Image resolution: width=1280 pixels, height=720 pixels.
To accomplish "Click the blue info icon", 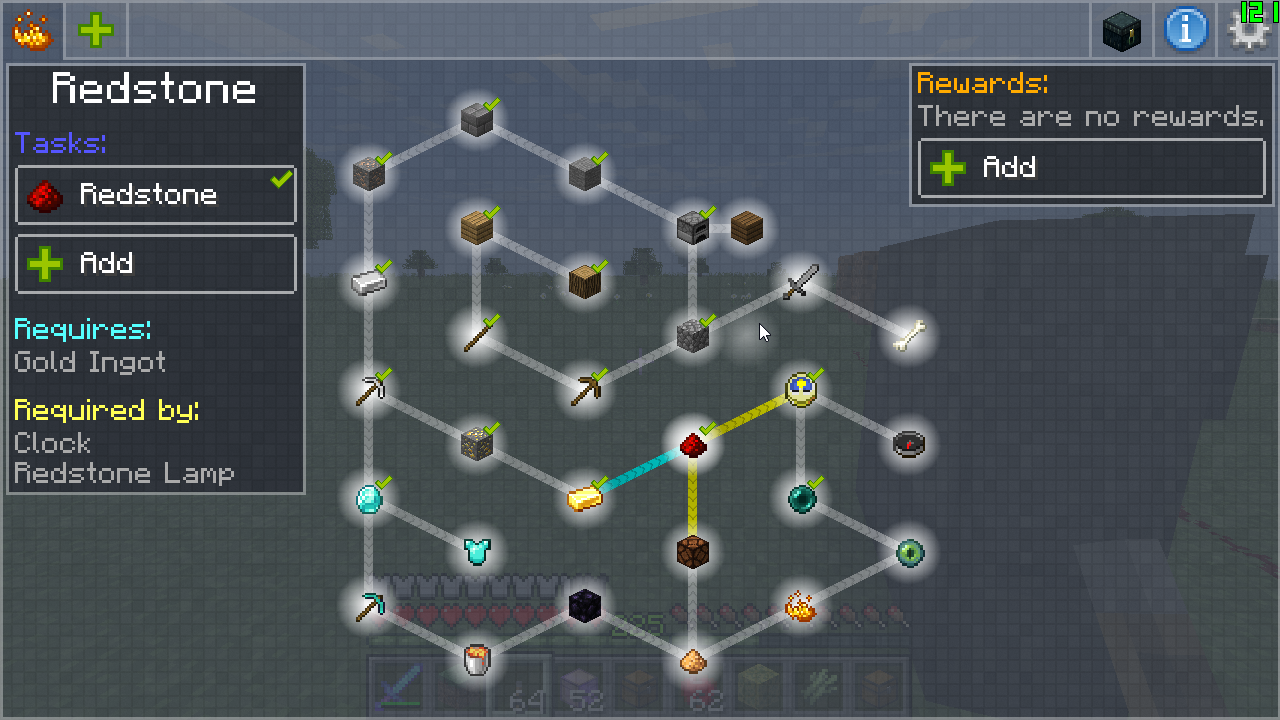I will tap(1185, 31).
